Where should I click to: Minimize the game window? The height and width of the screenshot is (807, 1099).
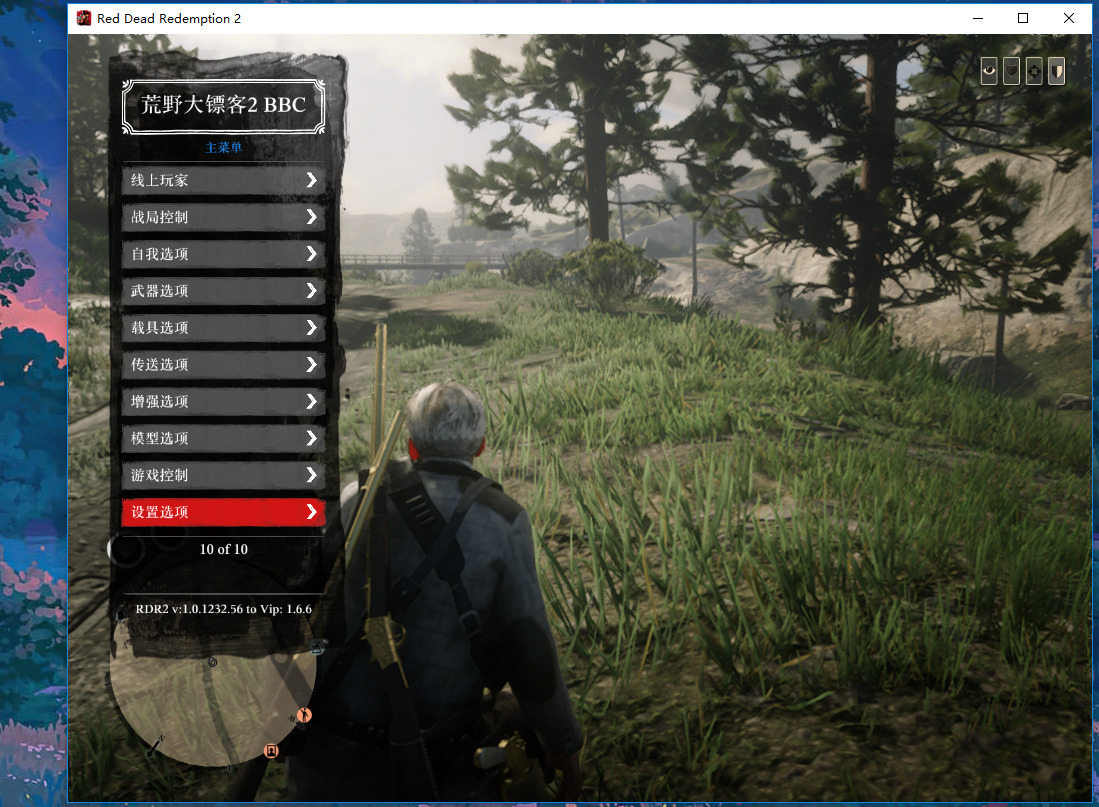coord(977,18)
